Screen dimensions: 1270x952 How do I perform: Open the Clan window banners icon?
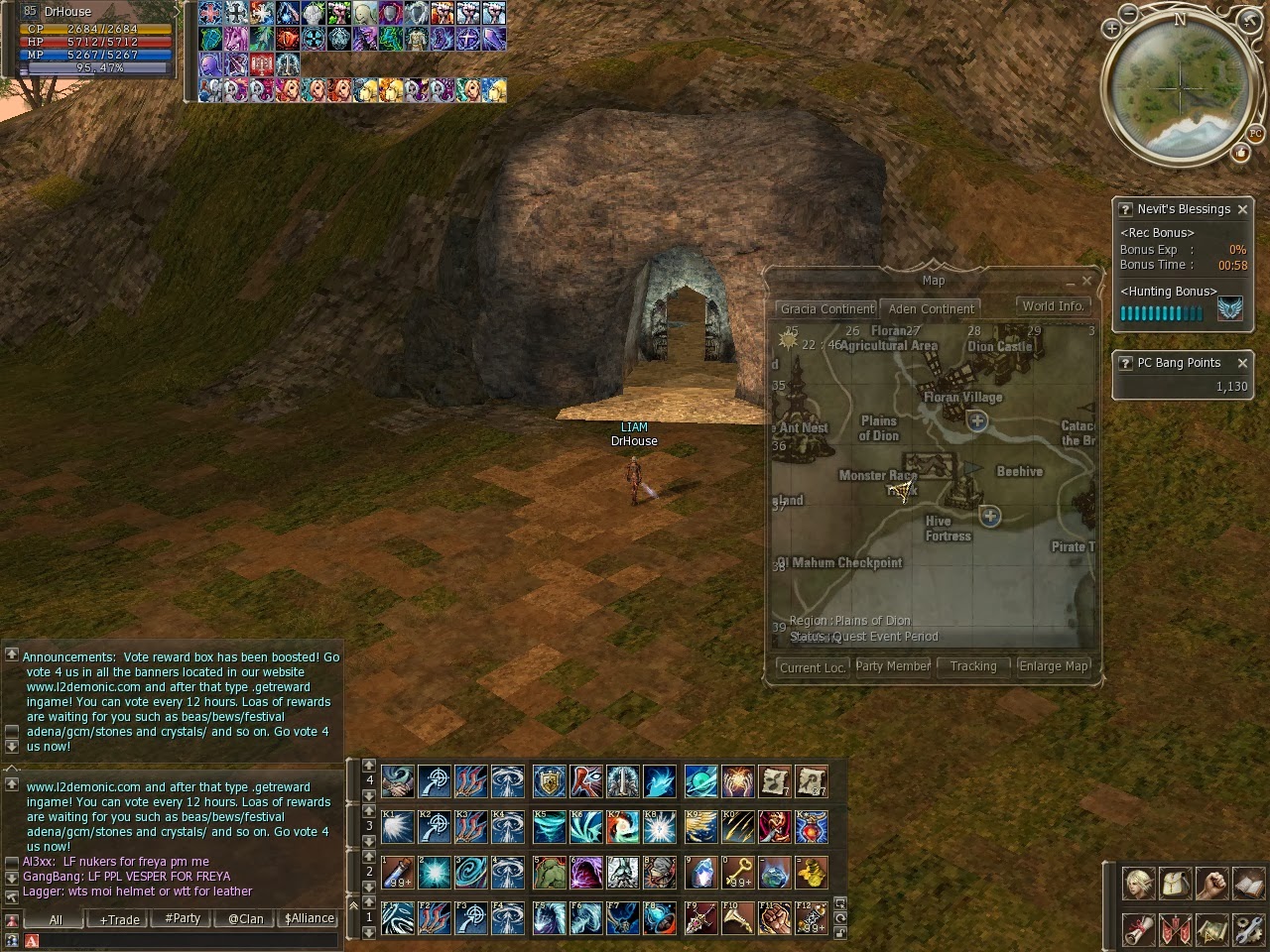coord(1175,930)
